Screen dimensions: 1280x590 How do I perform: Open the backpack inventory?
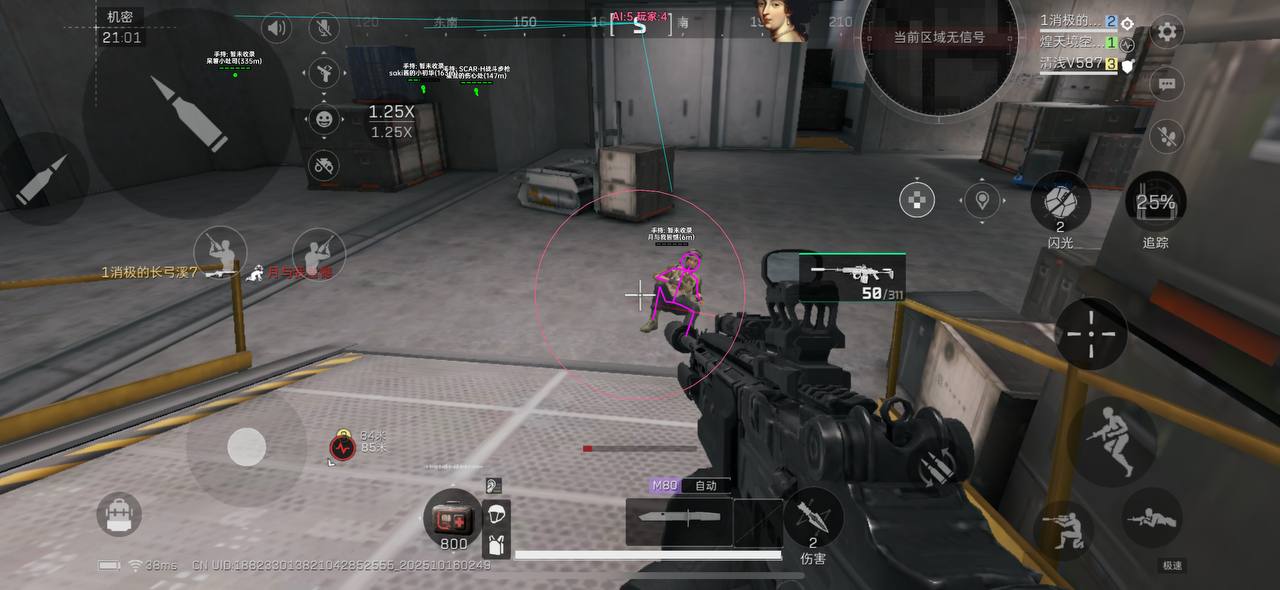119,514
